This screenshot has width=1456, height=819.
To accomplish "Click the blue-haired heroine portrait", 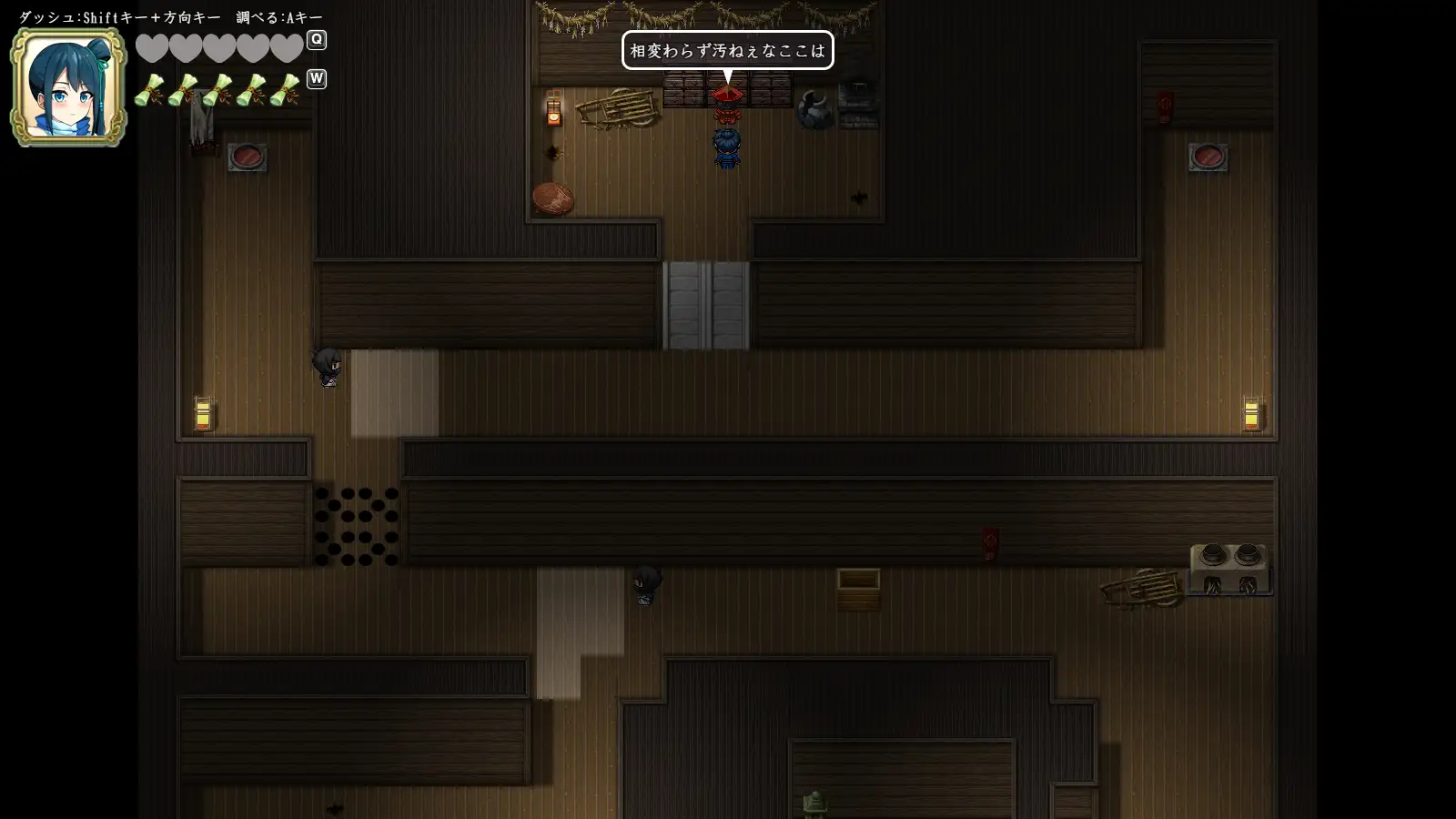I will pos(68,87).
